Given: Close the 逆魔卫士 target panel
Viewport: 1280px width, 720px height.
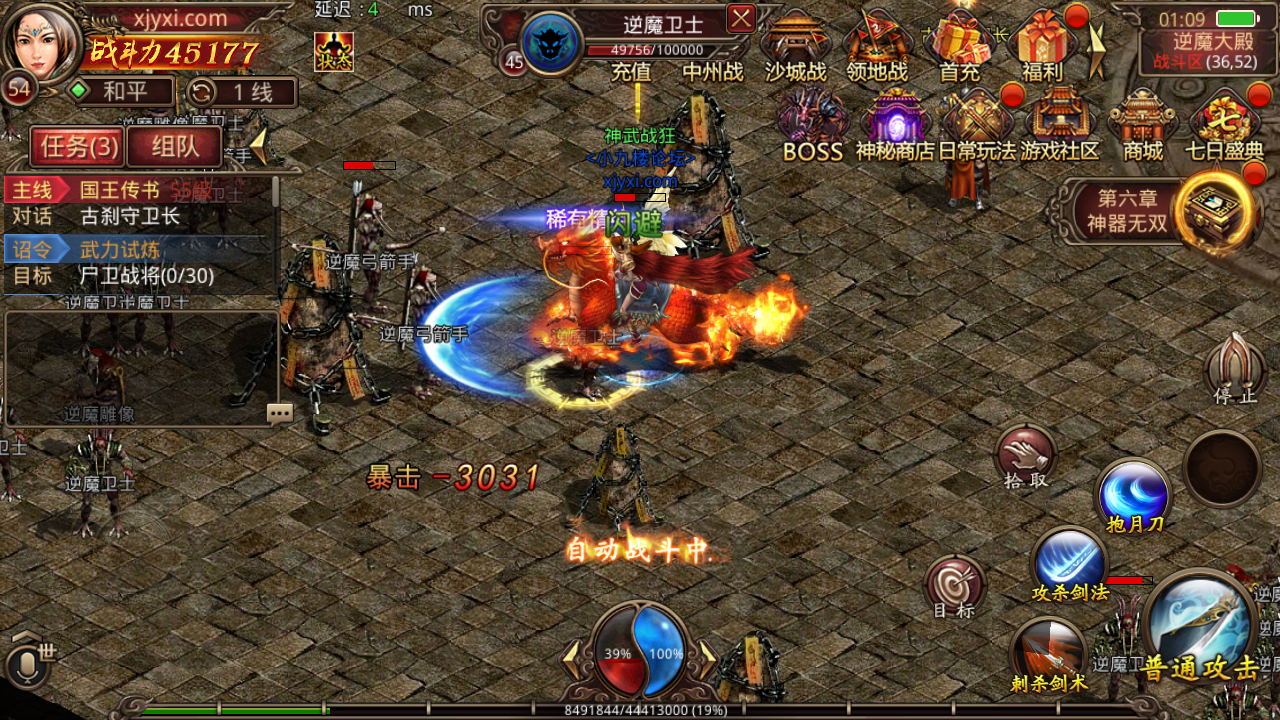Looking at the screenshot, I should (741, 18).
